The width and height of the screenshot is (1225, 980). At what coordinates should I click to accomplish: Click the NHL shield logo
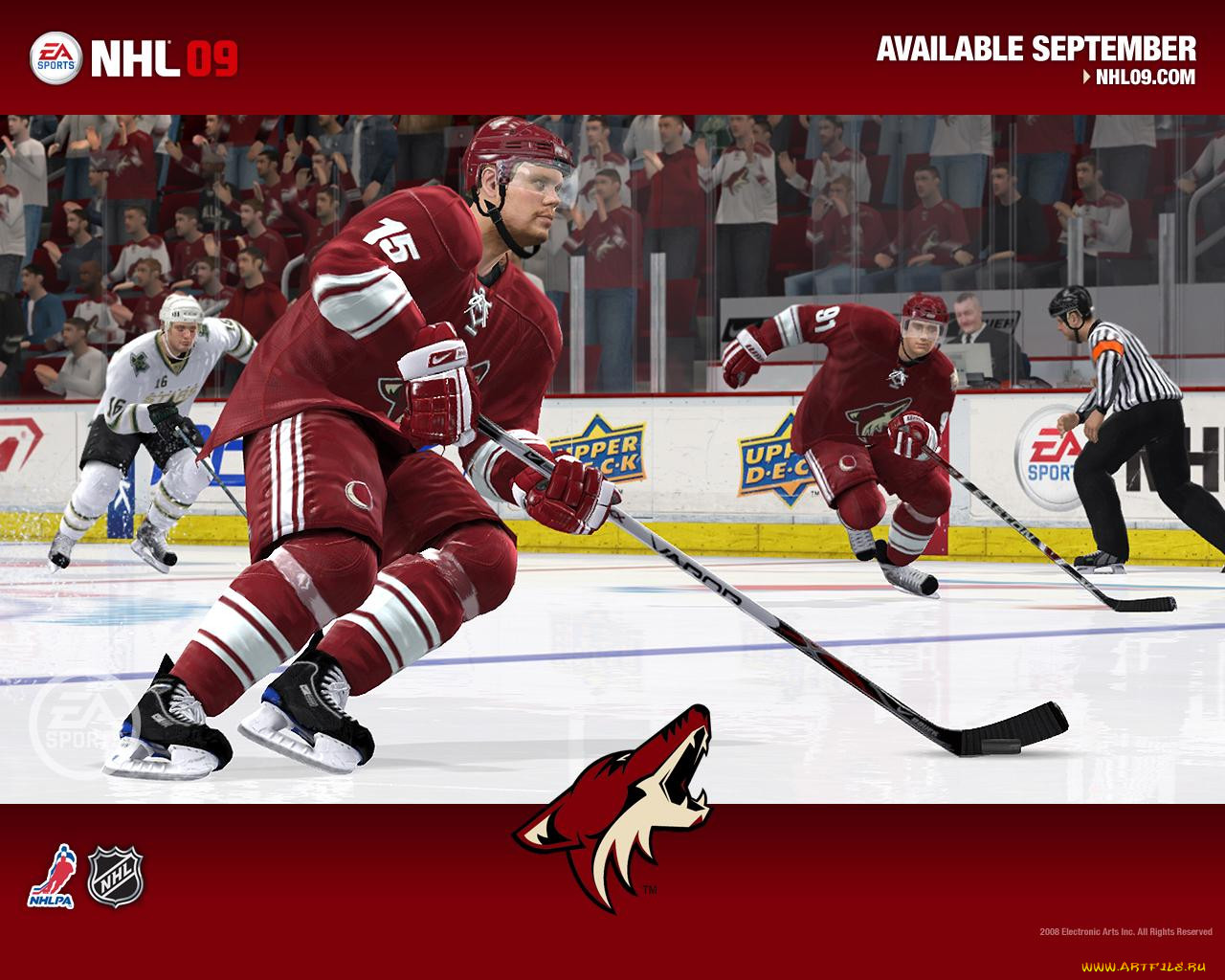pos(116,876)
